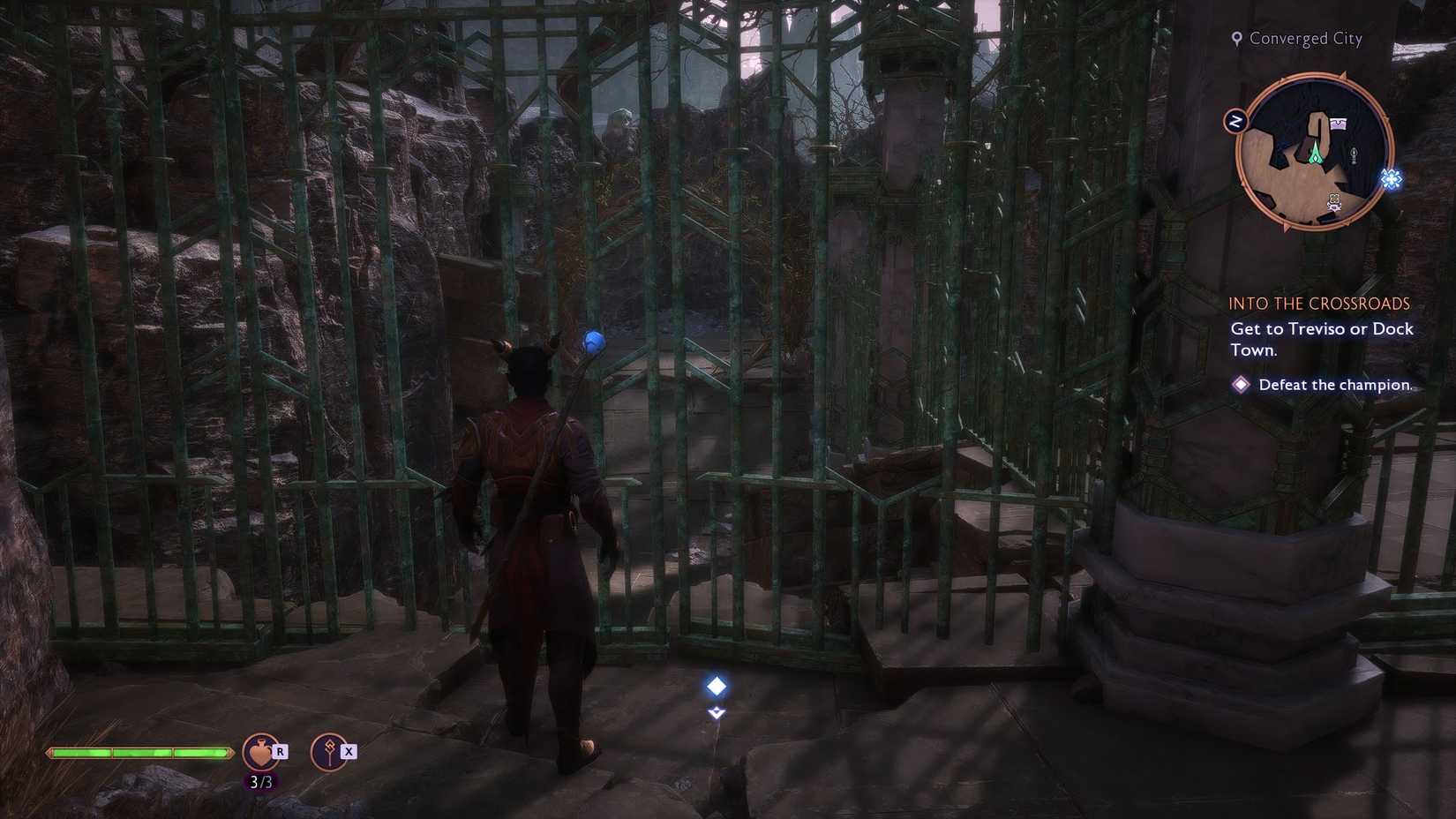Image resolution: width=1456 pixels, height=819 pixels.
Task: Select the snowflake fast-travel icon on minimap edge
Action: (1390, 178)
